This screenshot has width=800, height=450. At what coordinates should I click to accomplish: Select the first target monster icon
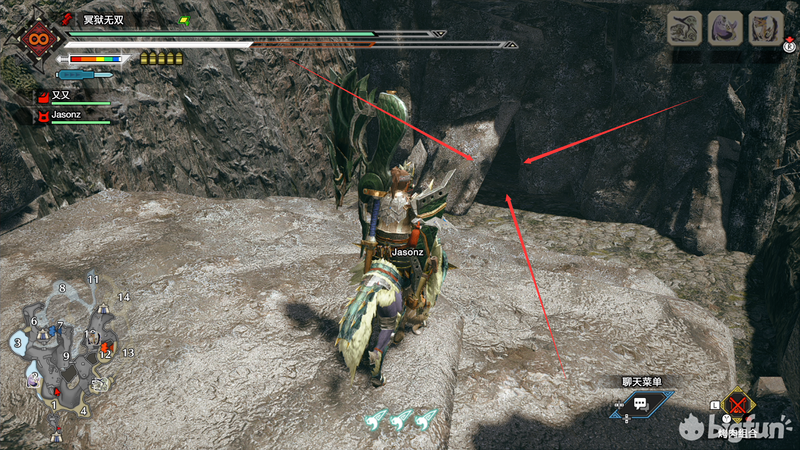click(x=684, y=28)
